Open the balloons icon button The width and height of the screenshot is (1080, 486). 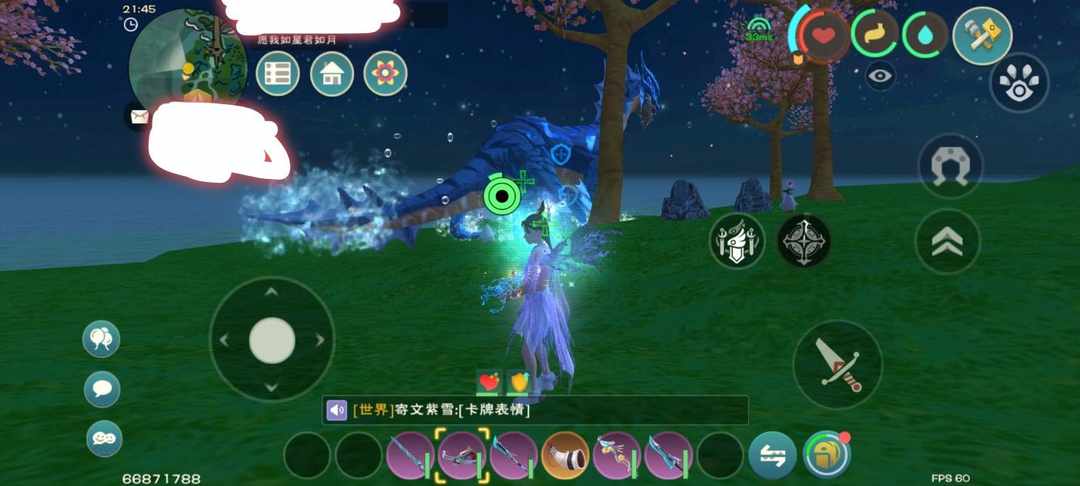pyautogui.click(x=101, y=339)
